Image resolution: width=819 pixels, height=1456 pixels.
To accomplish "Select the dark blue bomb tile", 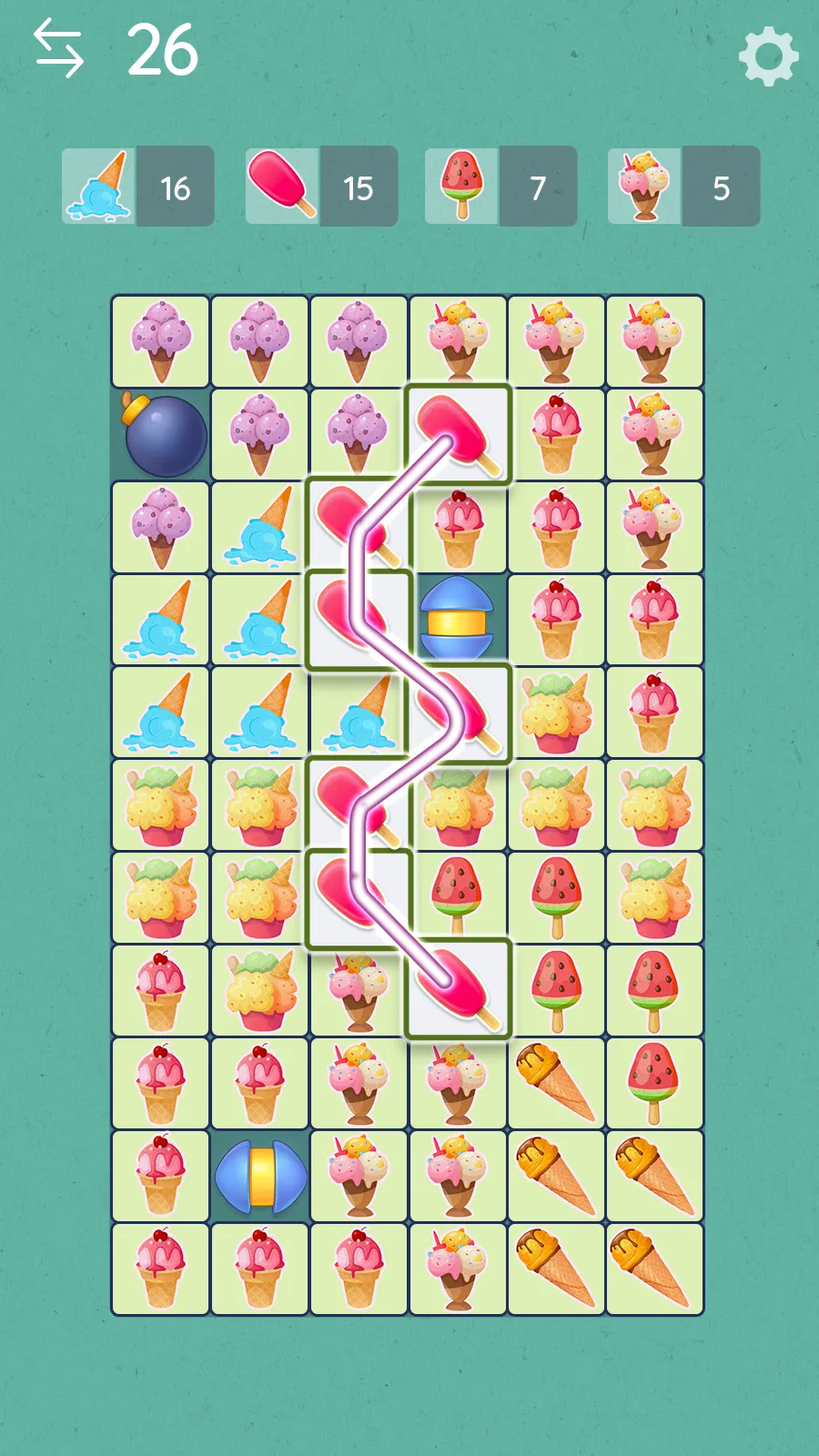I will (162, 434).
